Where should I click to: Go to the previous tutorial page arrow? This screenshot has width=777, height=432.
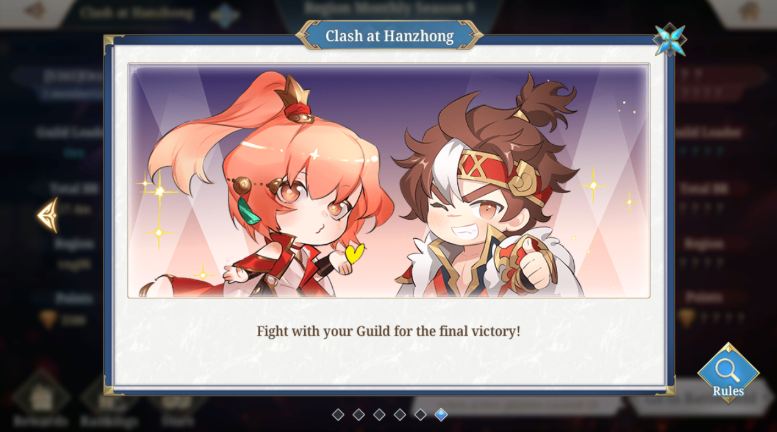tap(47, 214)
